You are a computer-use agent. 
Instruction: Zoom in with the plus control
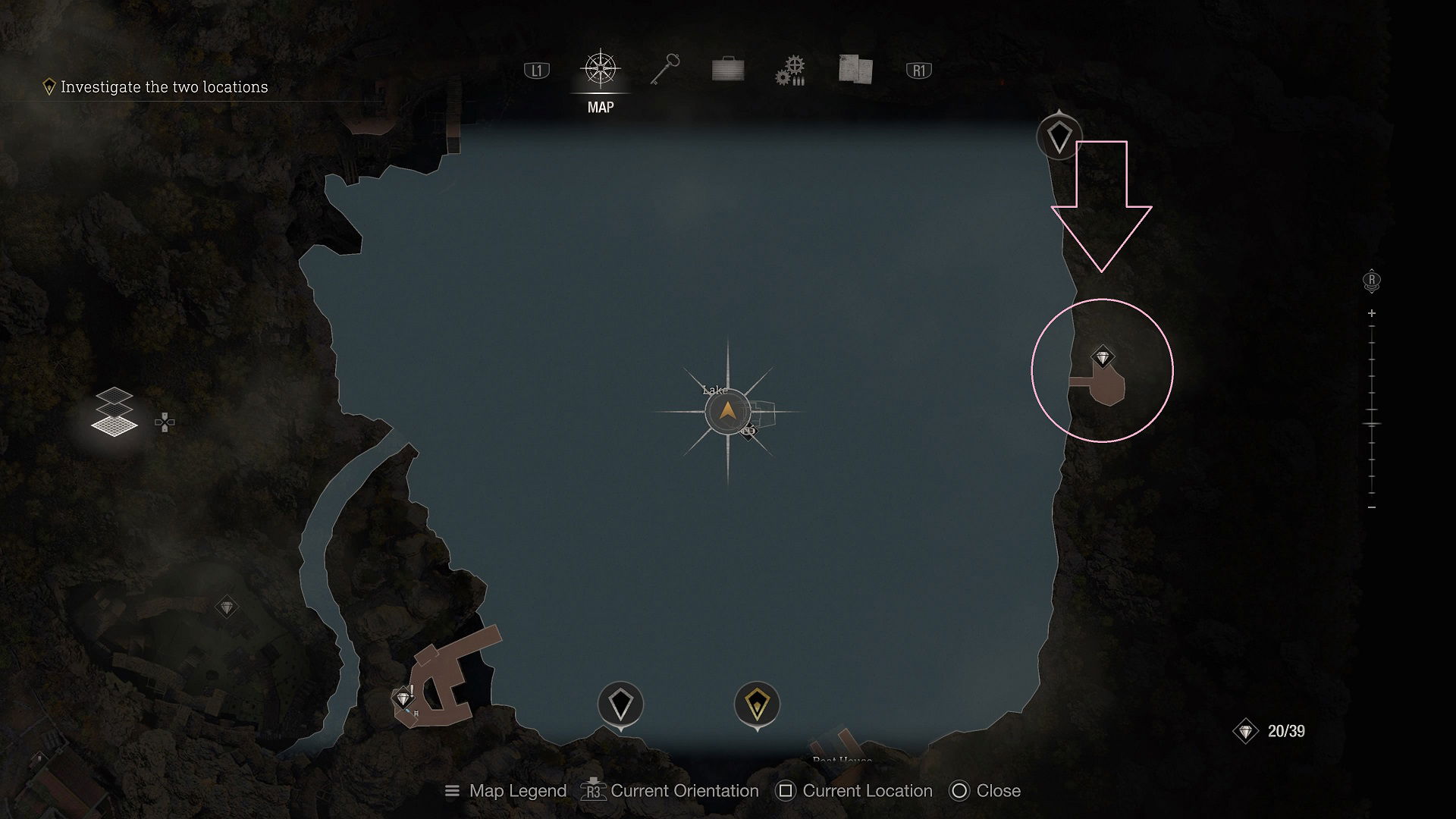(1372, 313)
